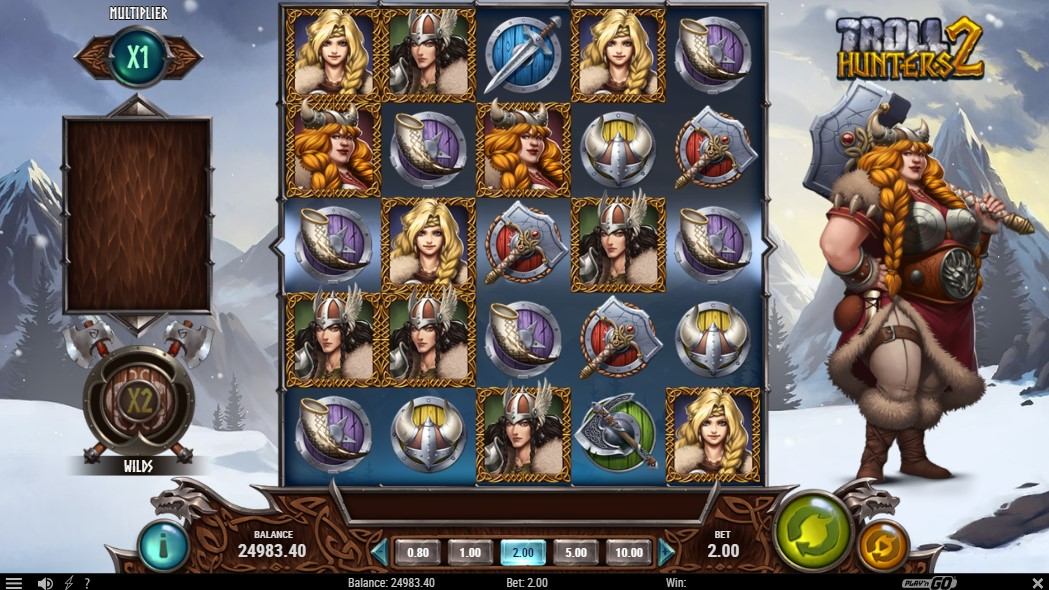Set the bet to 5.00
The image size is (1049, 590).
coord(576,552)
